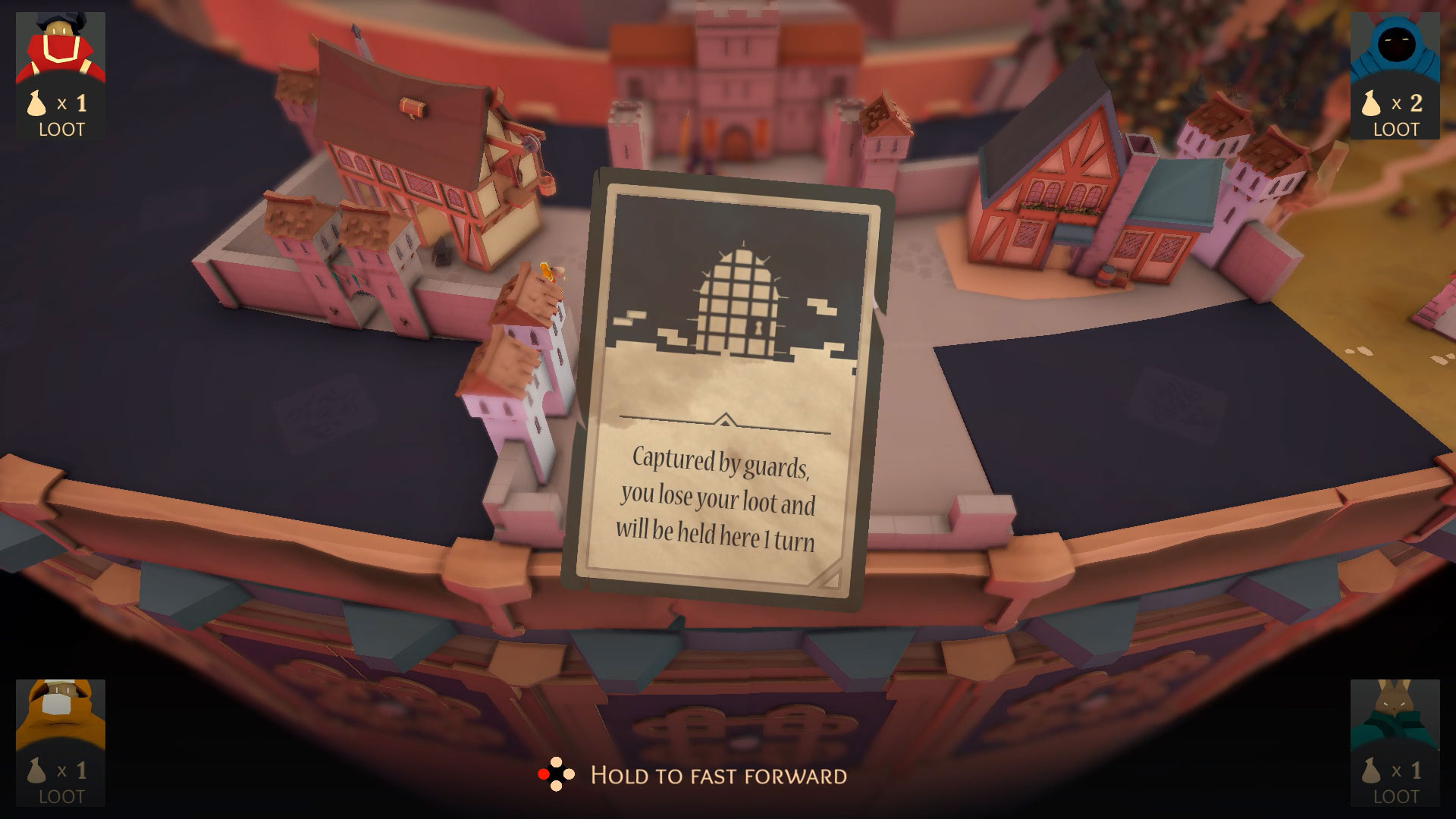Select the red-caped player portrait
This screenshot has width=1456, height=819.
pos(60,47)
